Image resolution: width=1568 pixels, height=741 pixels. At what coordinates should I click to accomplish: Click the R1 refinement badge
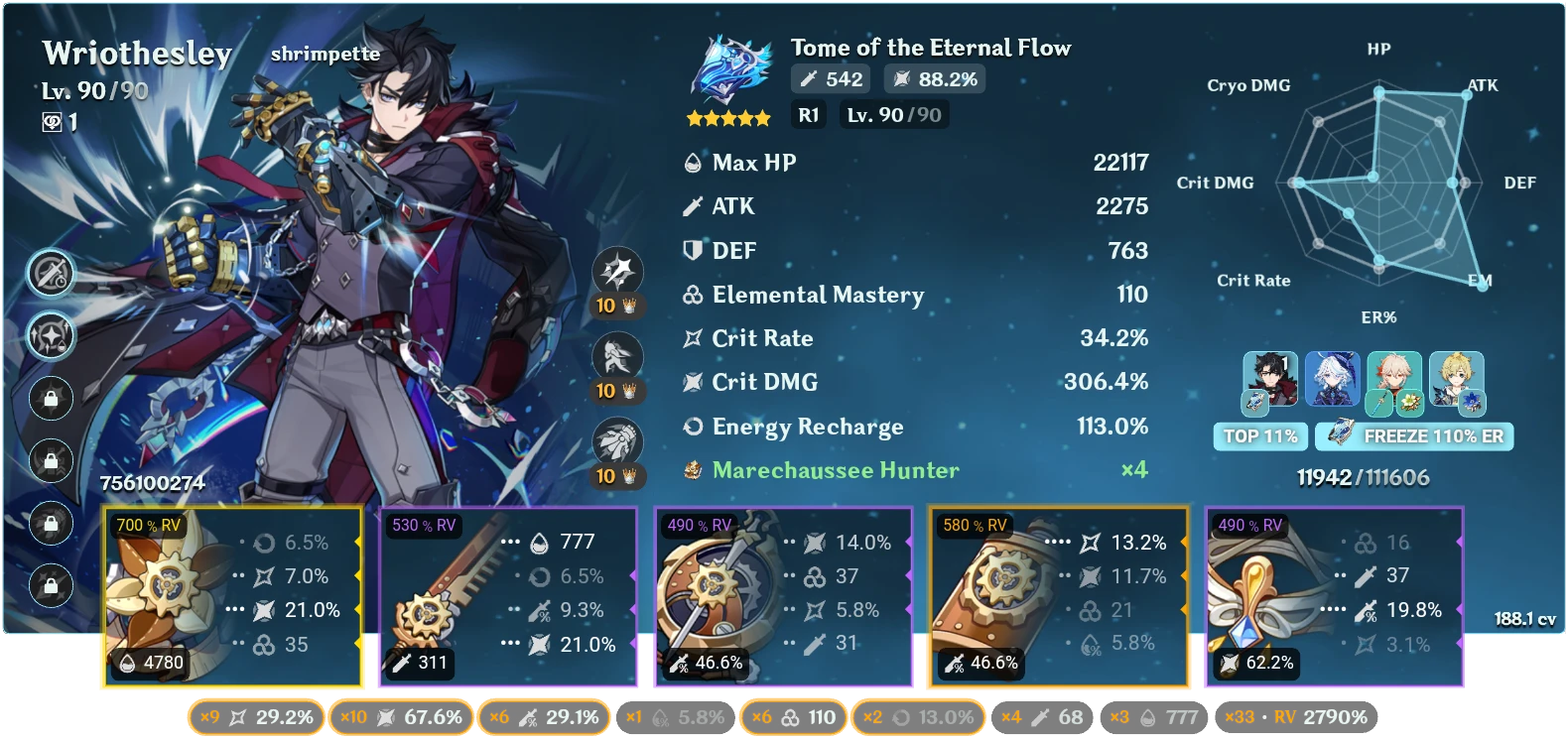tap(808, 114)
